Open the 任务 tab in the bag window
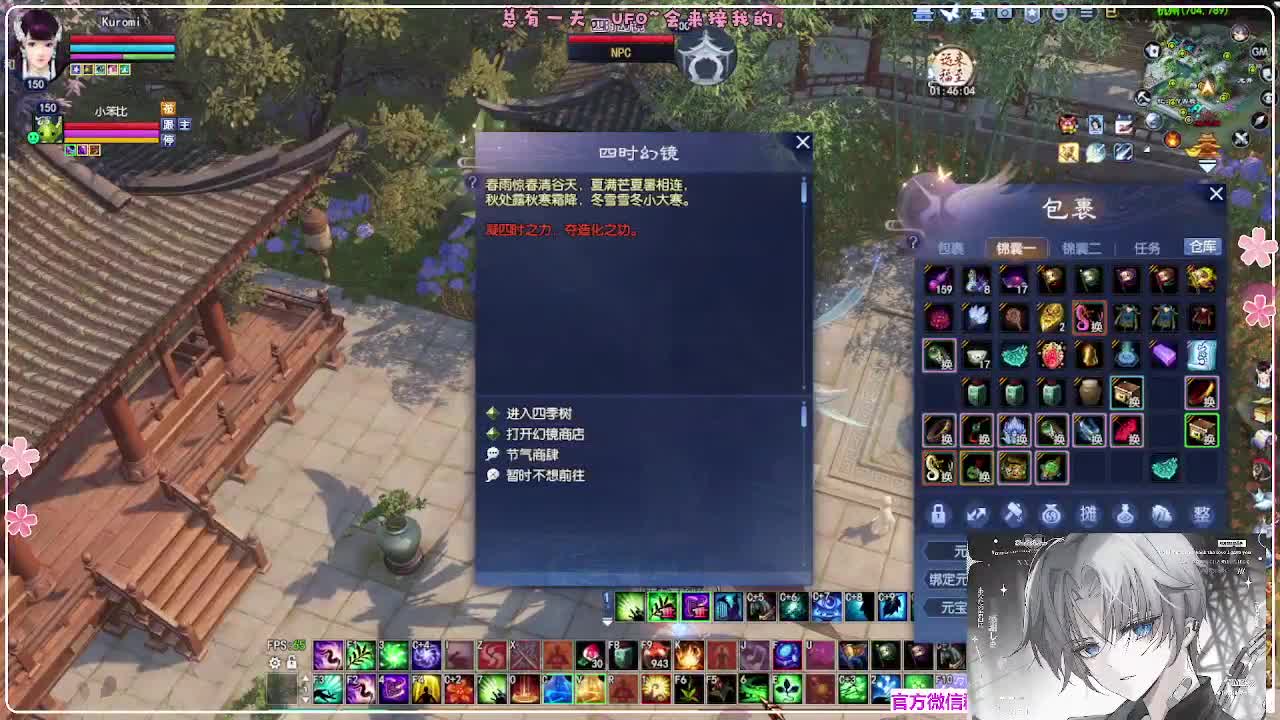 tap(1149, 247)
